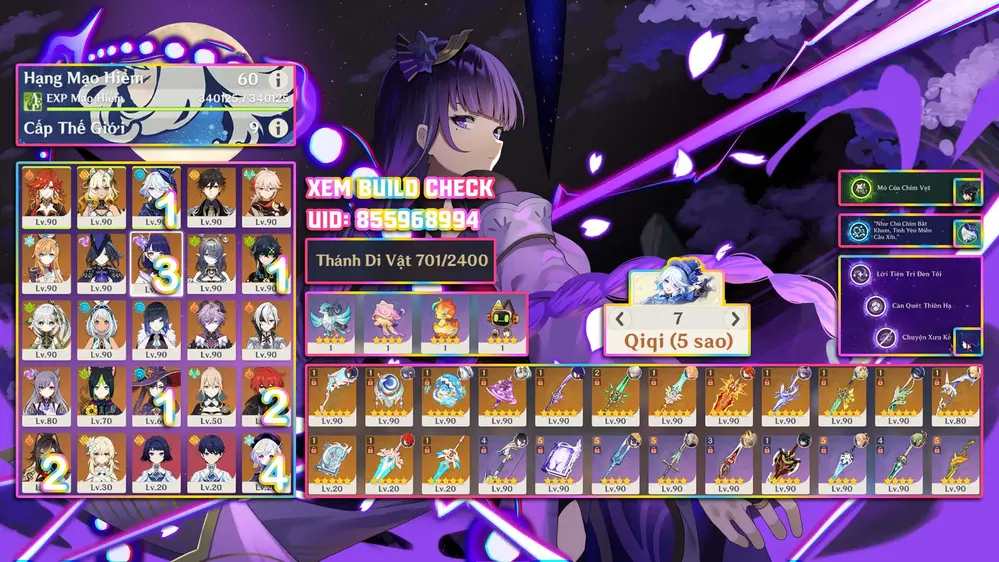Select the Lv.80 weapon slot

958,398
